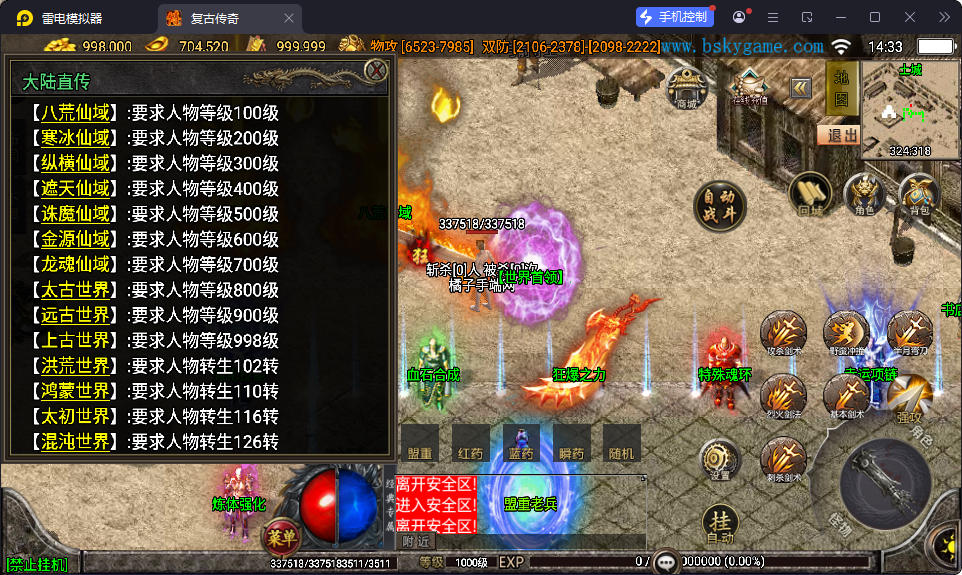Open the chat bubble button
This screenshot has height=575, width=962.
(x=666, y=562)
